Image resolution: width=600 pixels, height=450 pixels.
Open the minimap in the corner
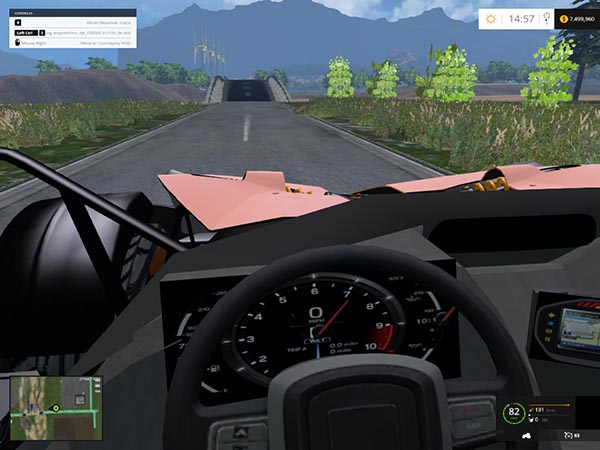pos(56,408)
